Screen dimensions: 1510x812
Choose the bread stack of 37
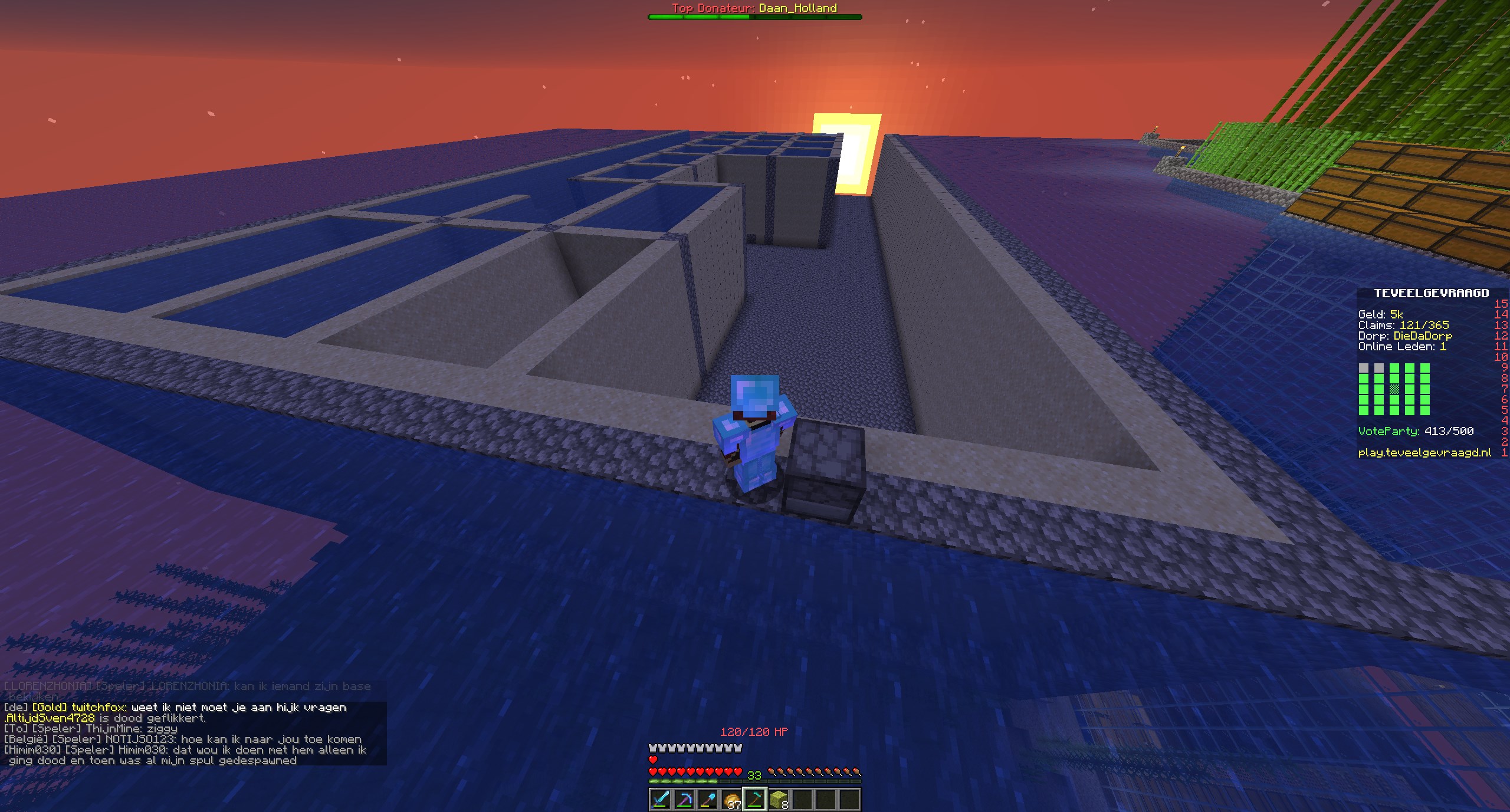pos(731,800)
